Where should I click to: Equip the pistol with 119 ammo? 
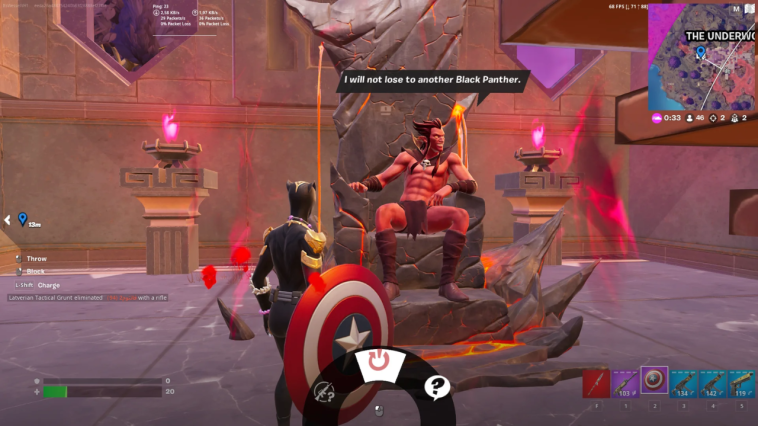pos(741,384)
